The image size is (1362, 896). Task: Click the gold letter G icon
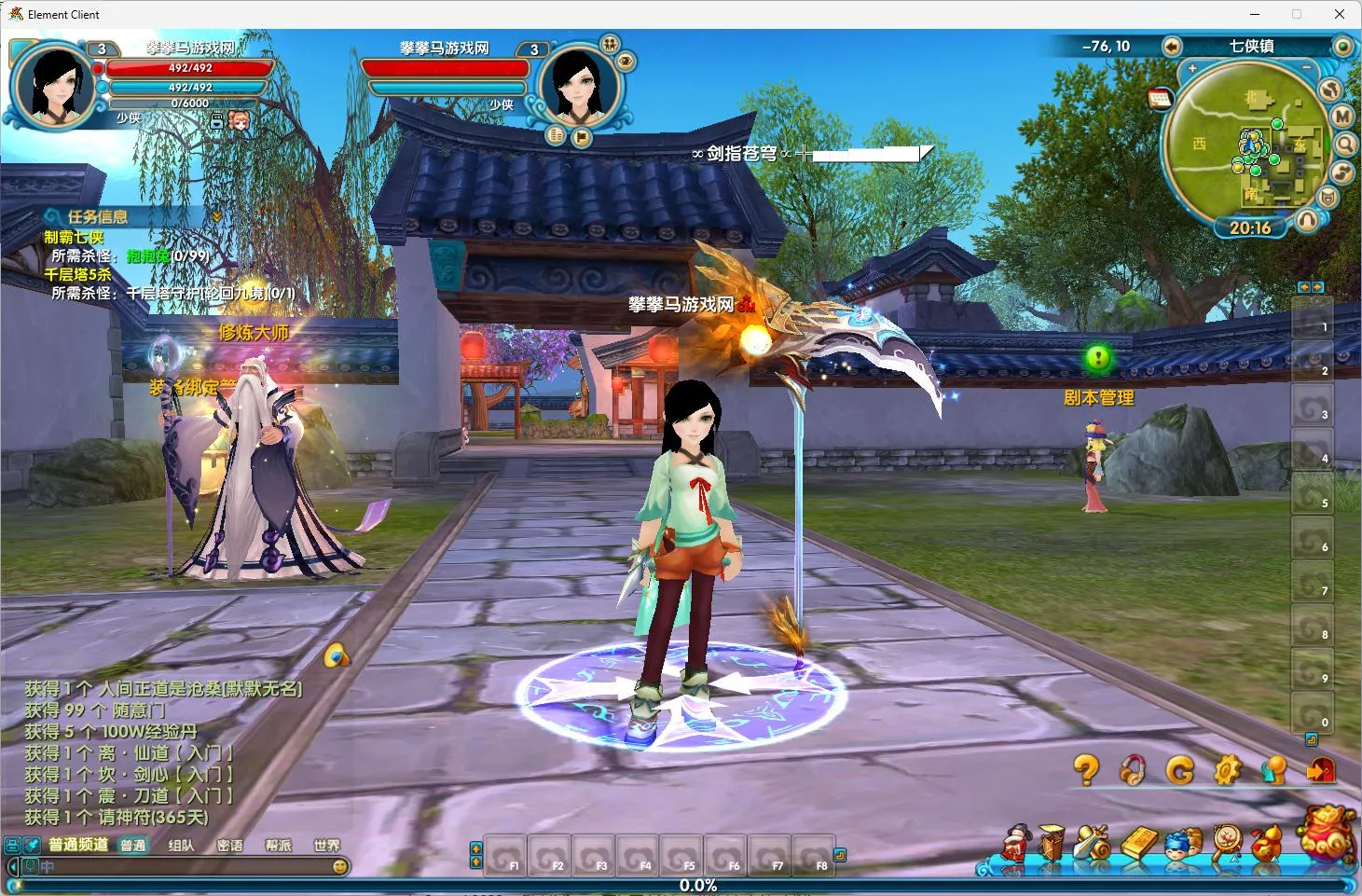[x=1179, y=770]
